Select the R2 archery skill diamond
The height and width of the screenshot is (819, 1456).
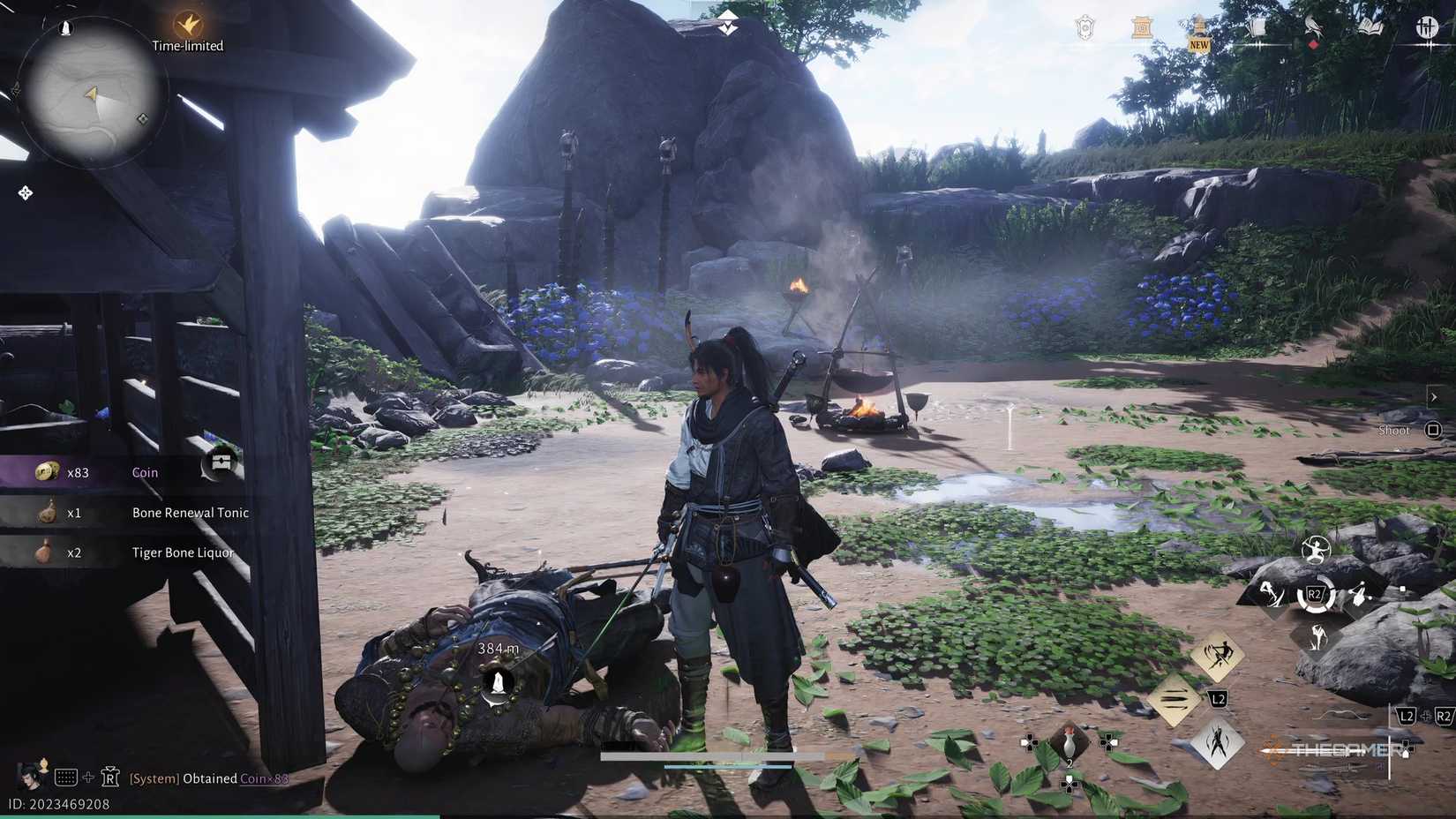click(x=1314, y=595)
